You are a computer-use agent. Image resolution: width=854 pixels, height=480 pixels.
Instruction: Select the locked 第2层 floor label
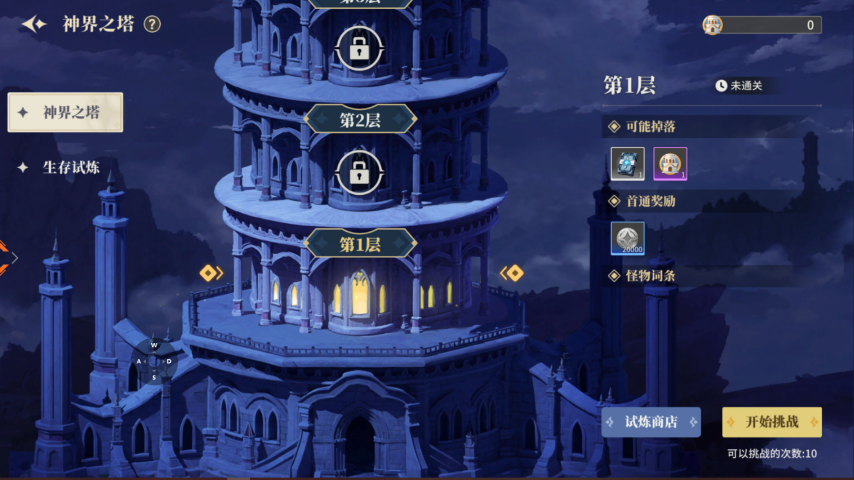pos(360,120)
